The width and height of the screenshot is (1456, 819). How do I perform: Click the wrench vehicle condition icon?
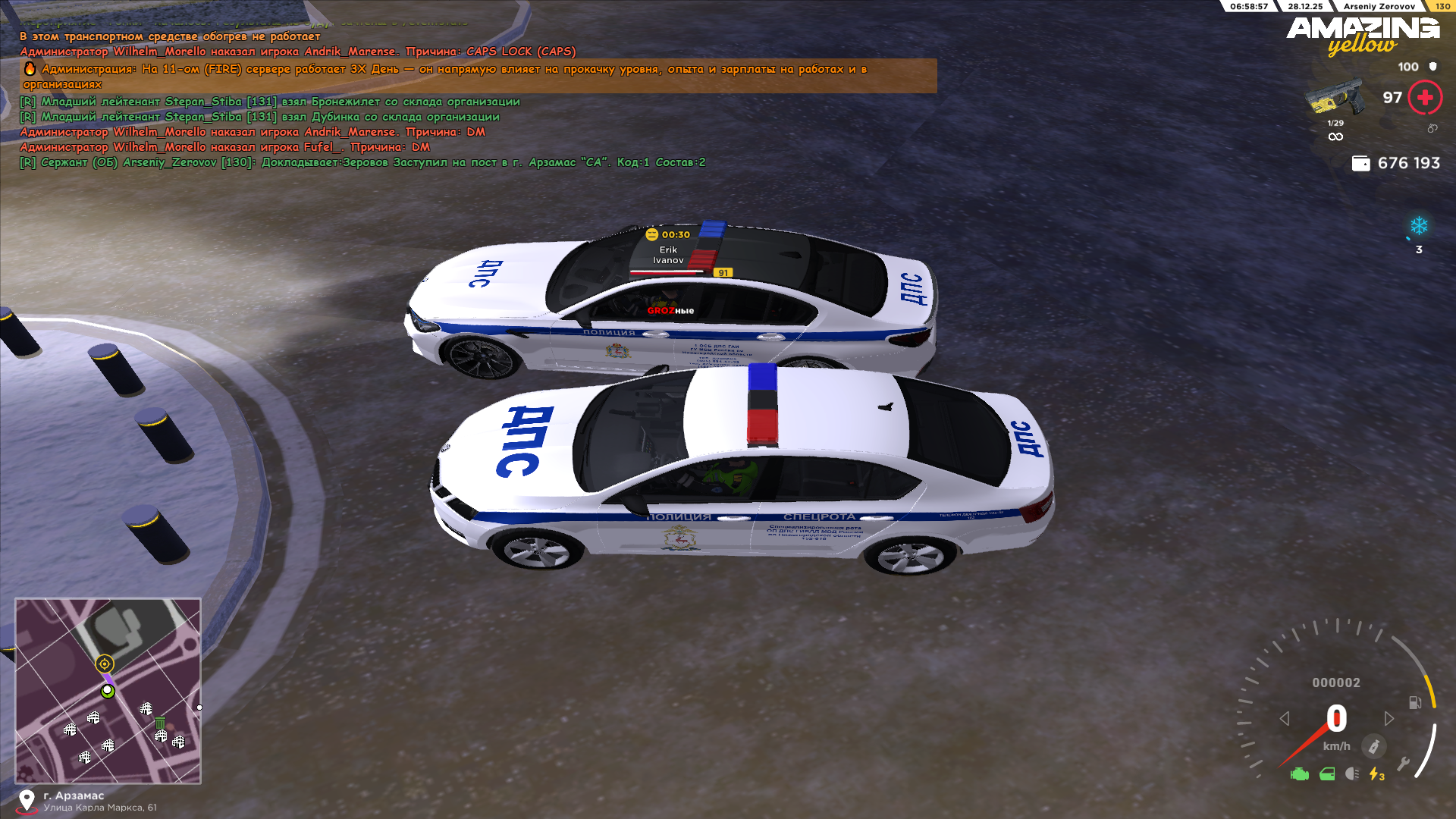(1404, 764)
